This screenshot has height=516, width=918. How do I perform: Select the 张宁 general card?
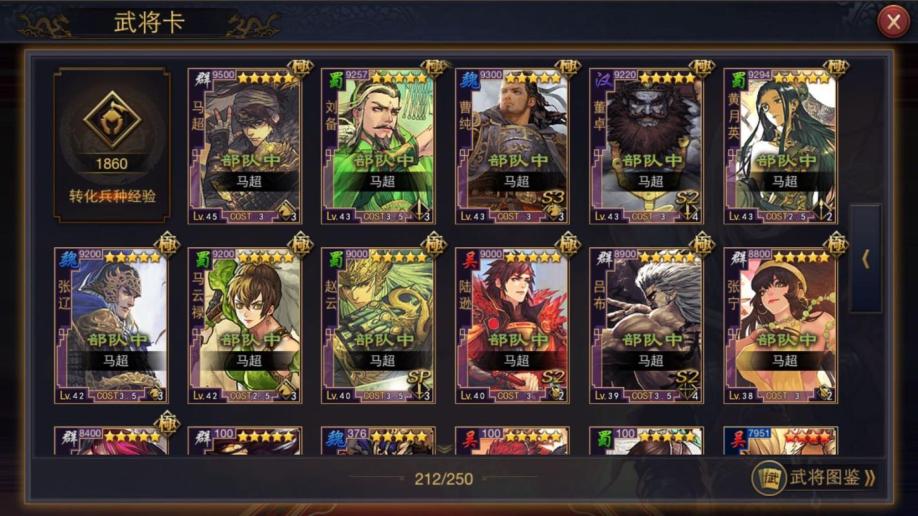[x=780, y=325]
